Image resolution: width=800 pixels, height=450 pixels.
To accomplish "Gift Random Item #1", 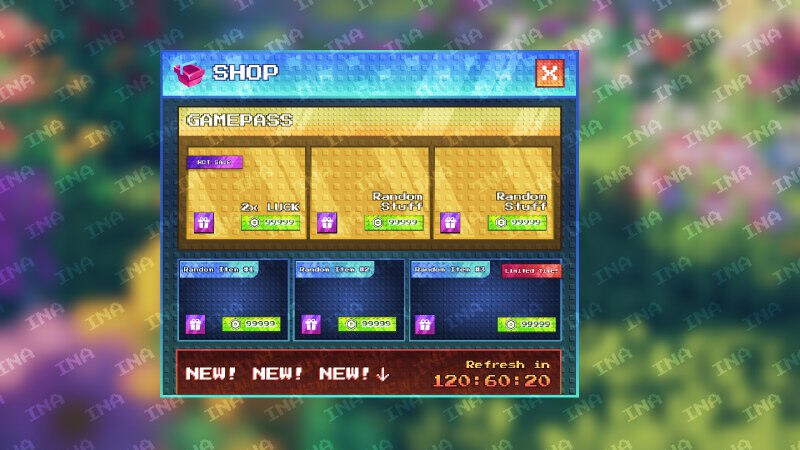I will tap(195, 324).
